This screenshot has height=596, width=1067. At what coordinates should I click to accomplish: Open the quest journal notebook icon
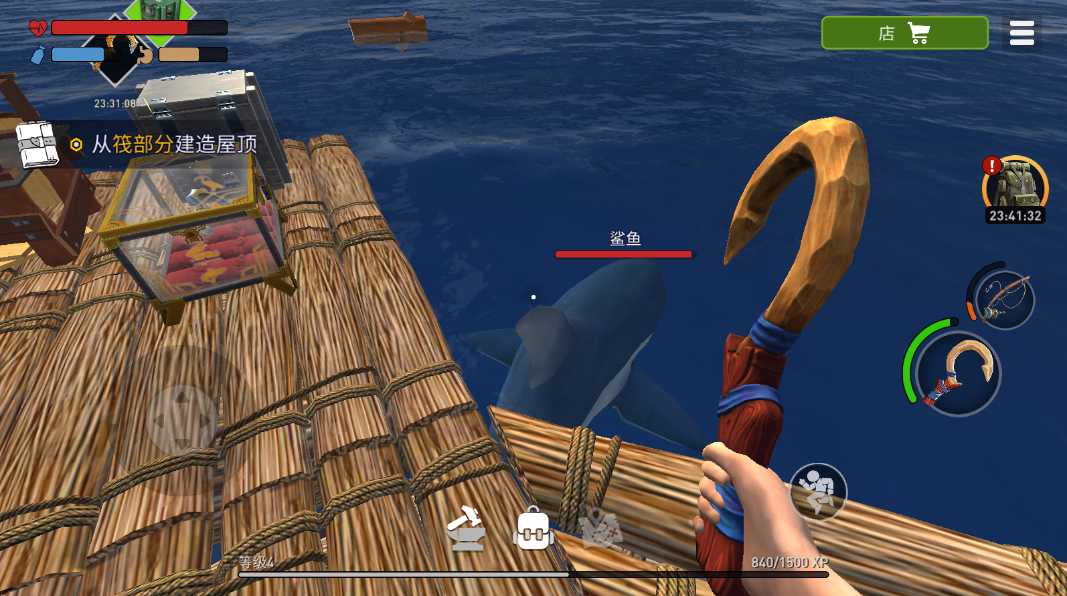[x=37, y=145]
